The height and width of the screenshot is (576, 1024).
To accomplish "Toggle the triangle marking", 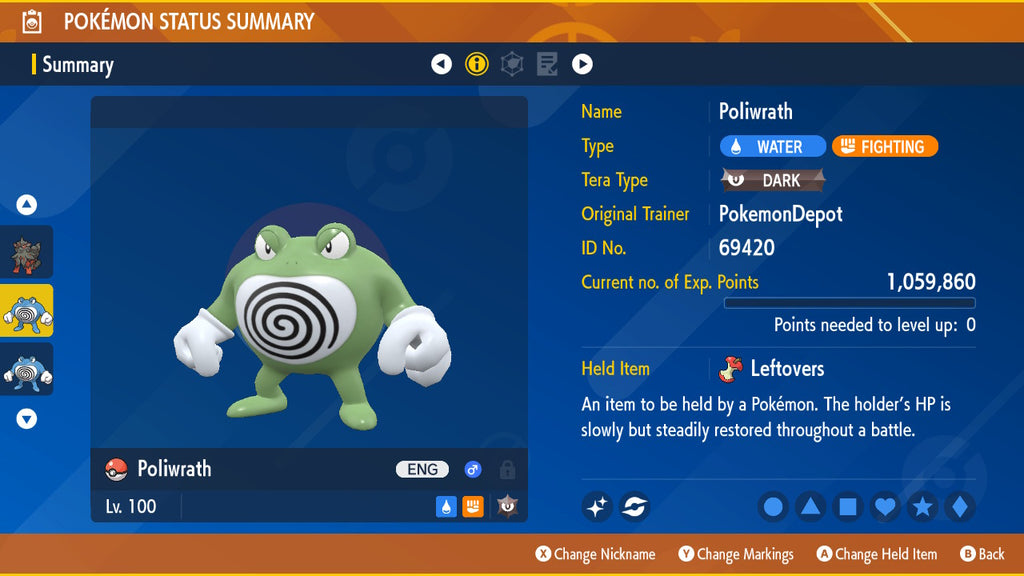I will pyautogui.click(x=810, y=507).
